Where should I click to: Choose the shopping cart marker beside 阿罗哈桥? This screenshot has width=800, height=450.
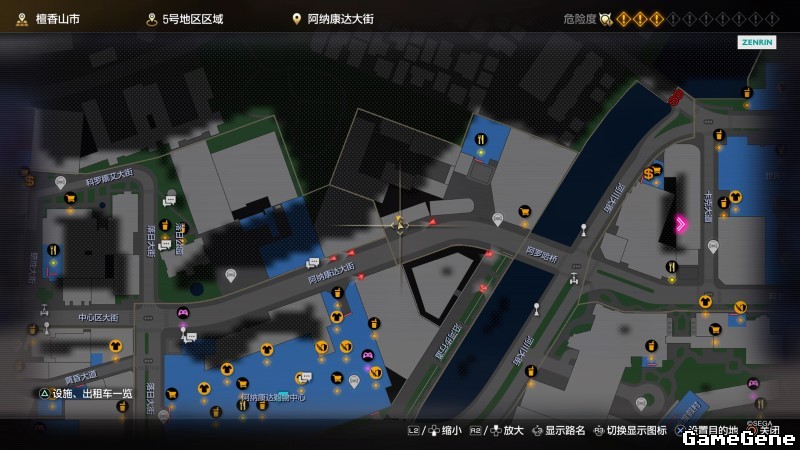point(524,211)
